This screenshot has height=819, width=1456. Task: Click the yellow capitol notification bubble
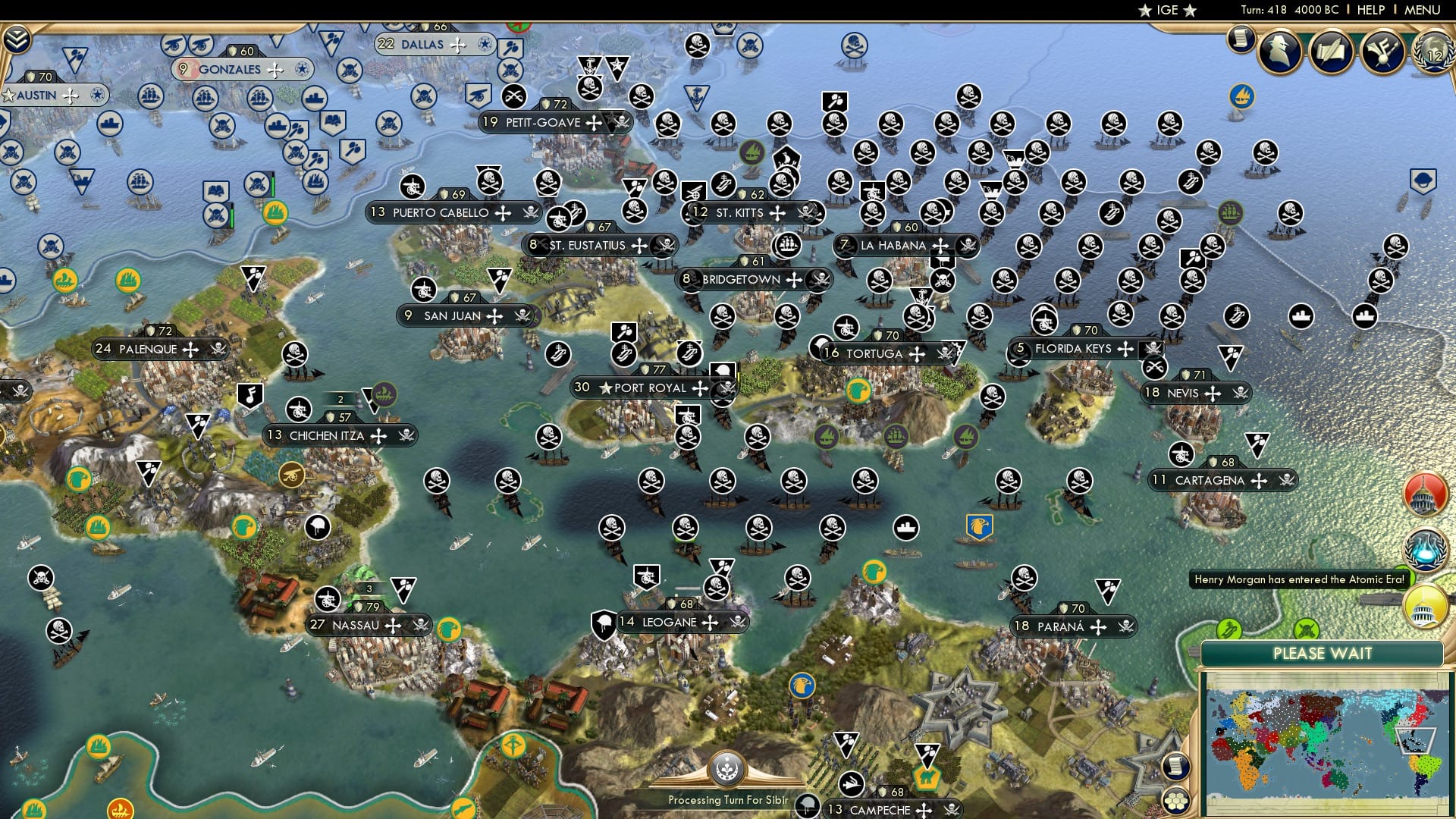point(1423,604)
